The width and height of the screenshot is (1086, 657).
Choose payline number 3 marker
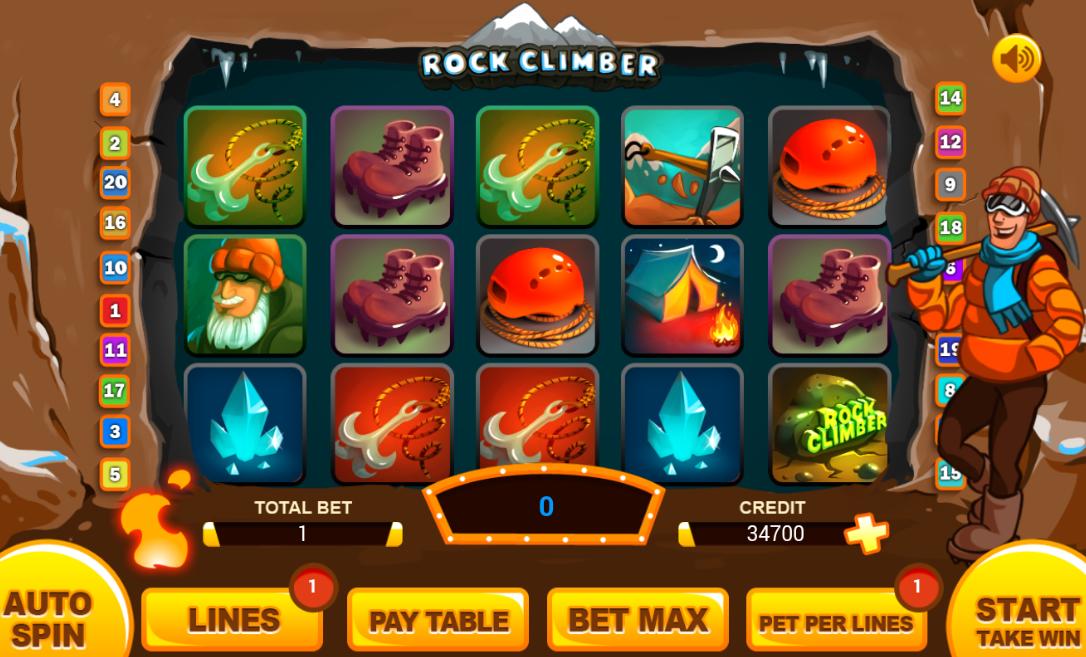click(x=115, y=432)
